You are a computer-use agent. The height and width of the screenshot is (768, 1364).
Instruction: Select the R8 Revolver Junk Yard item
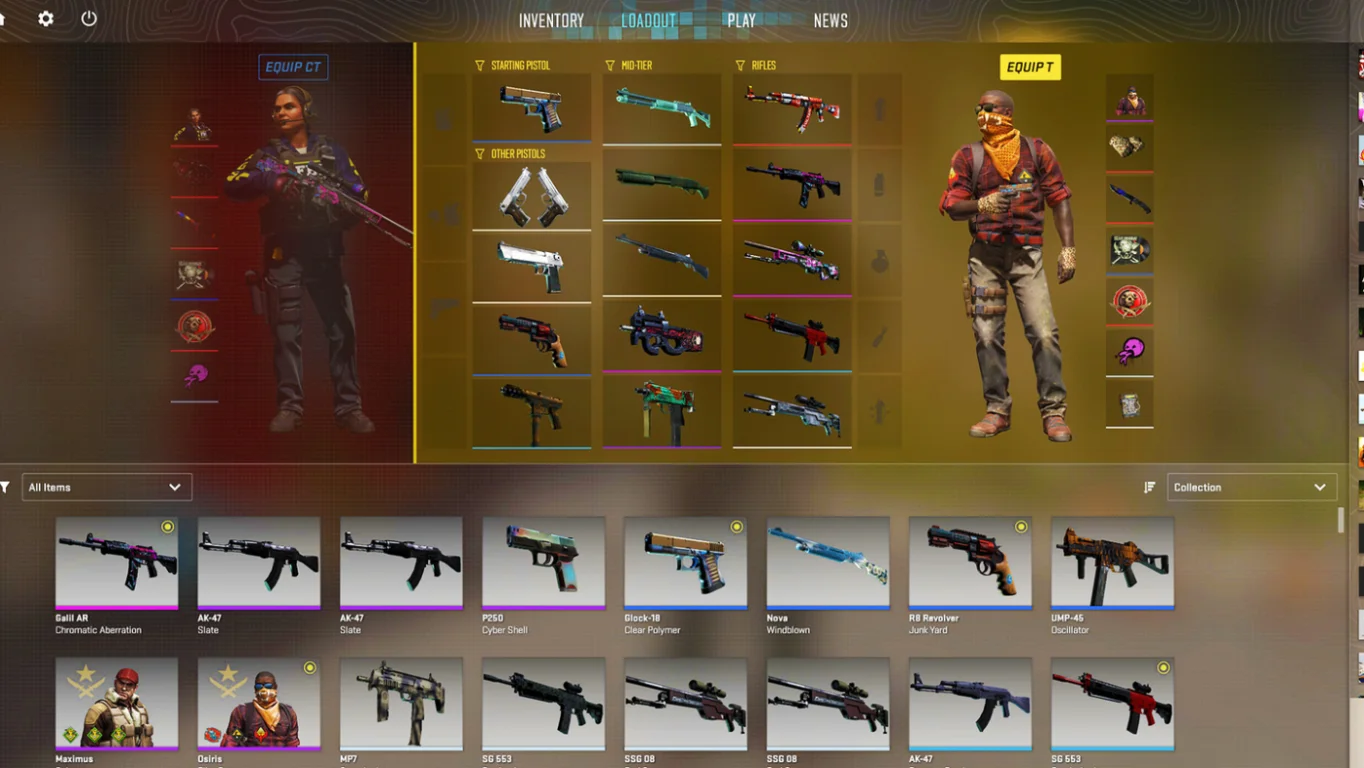970,562
